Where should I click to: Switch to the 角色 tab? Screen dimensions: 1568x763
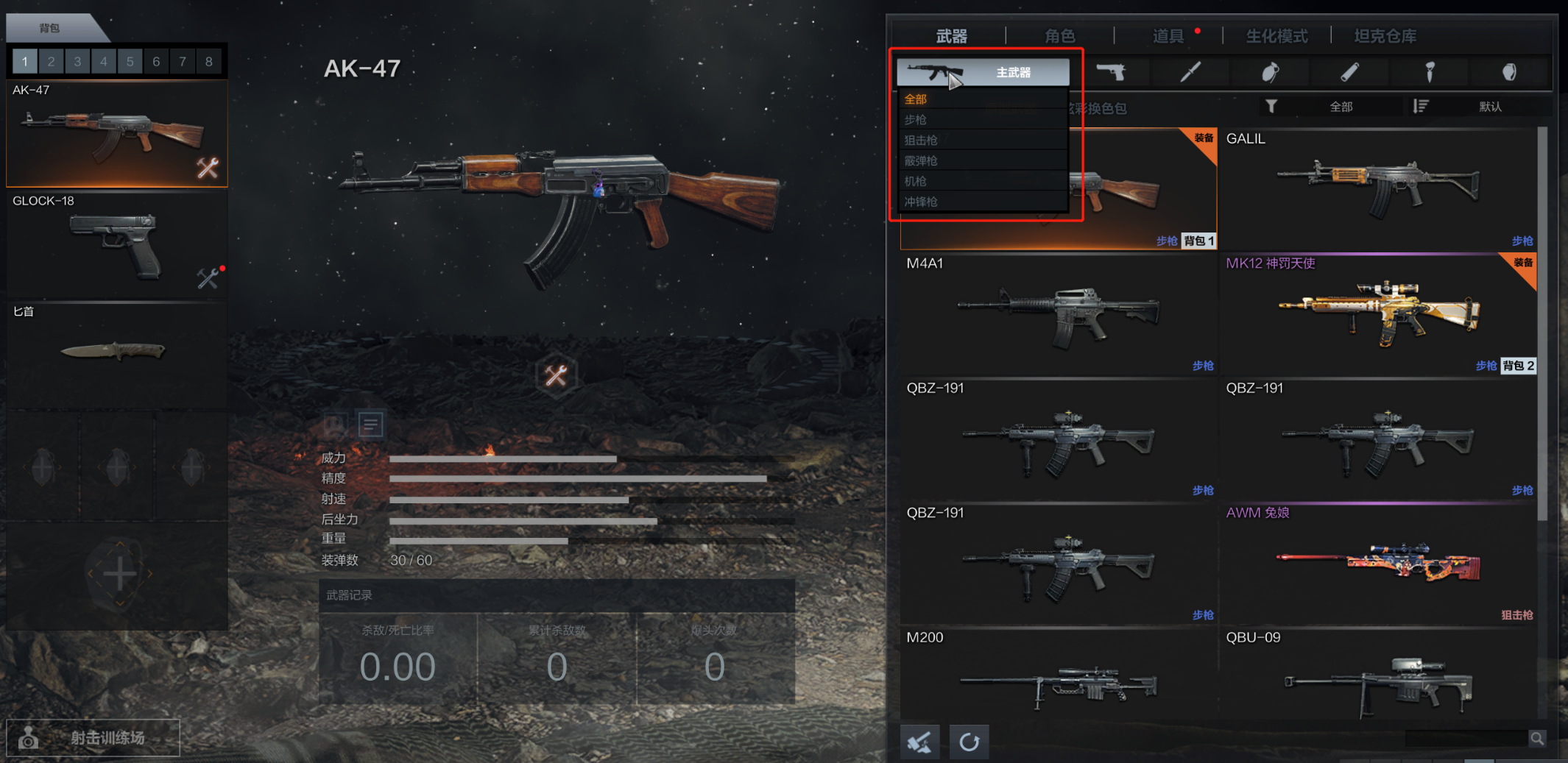1059,36
